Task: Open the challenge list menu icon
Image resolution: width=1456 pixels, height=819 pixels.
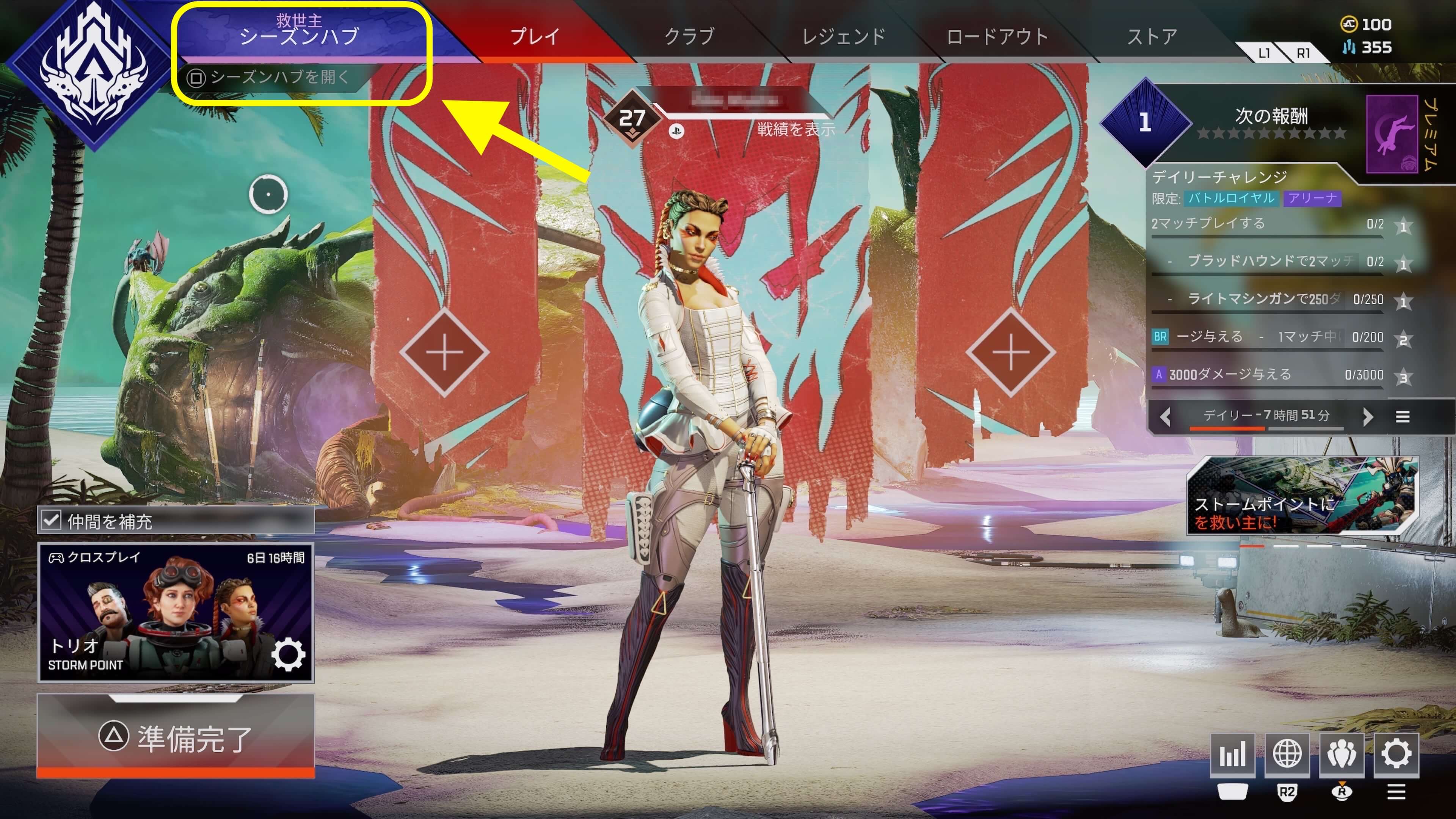Action: pyautogui.click(x=1402, y=417)
